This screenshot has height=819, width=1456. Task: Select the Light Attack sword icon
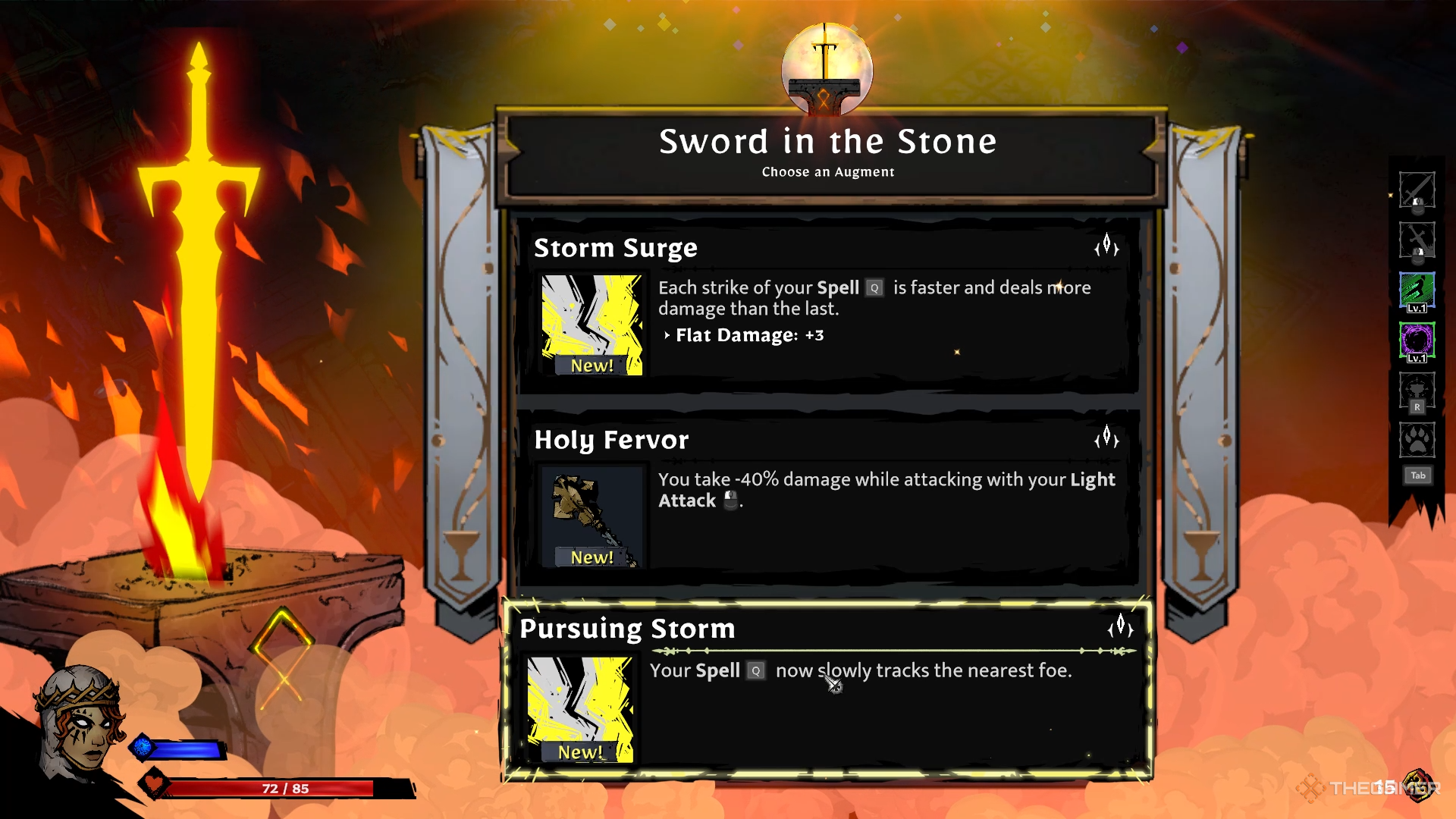tap(1417, 191)
